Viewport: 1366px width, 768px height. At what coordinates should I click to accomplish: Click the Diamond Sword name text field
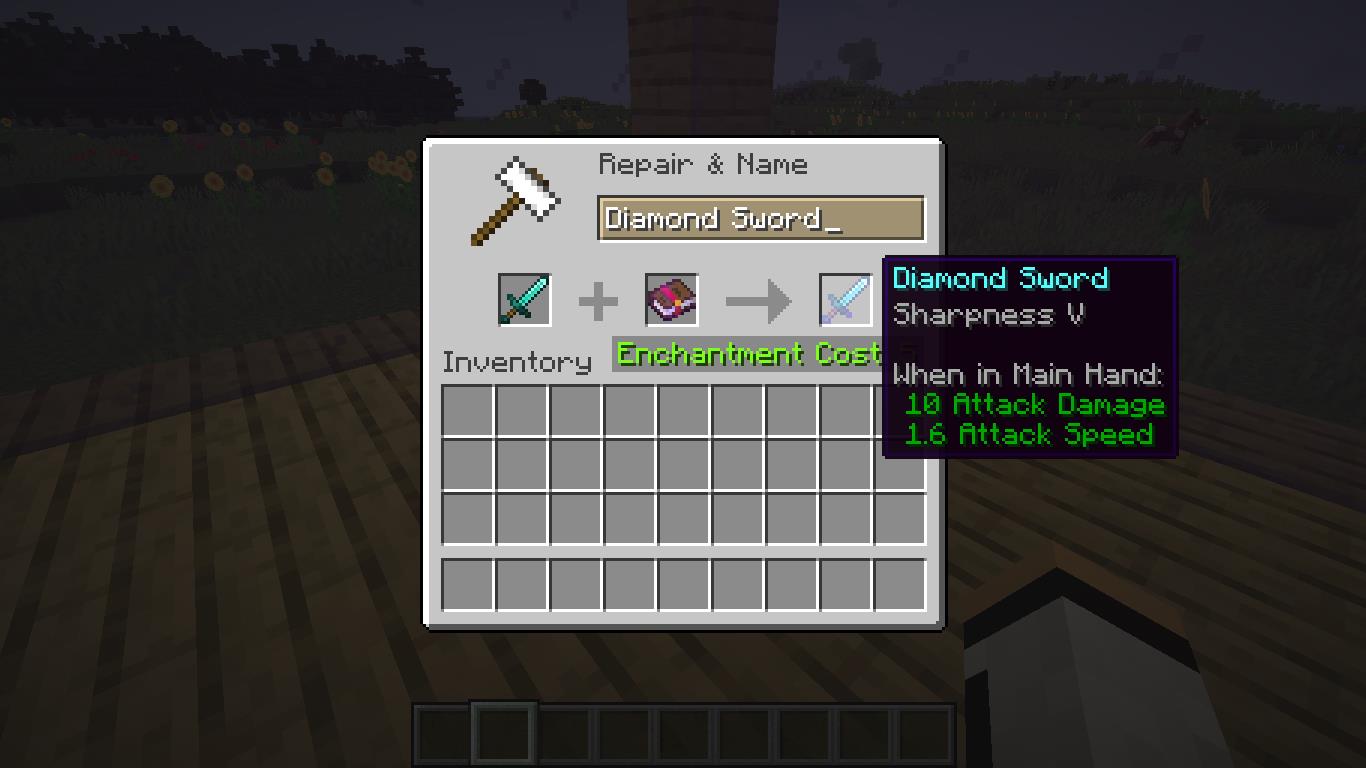[760, 218]
